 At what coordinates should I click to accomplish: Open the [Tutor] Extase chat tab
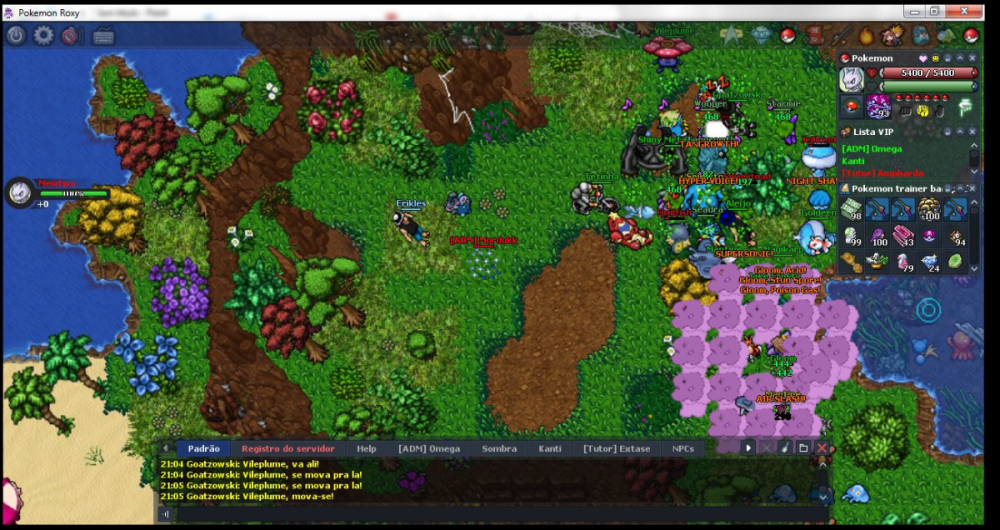click(617, 449)
